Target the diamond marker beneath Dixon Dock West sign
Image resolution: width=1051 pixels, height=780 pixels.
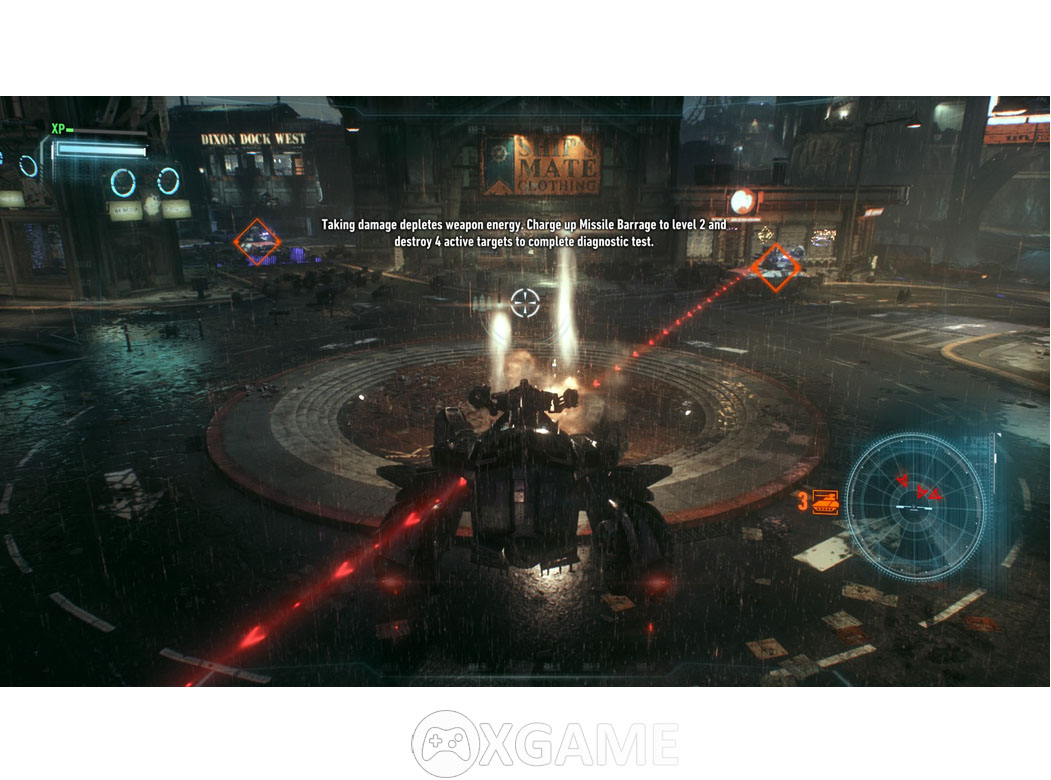pyautogui.click(x=257, y=242)
